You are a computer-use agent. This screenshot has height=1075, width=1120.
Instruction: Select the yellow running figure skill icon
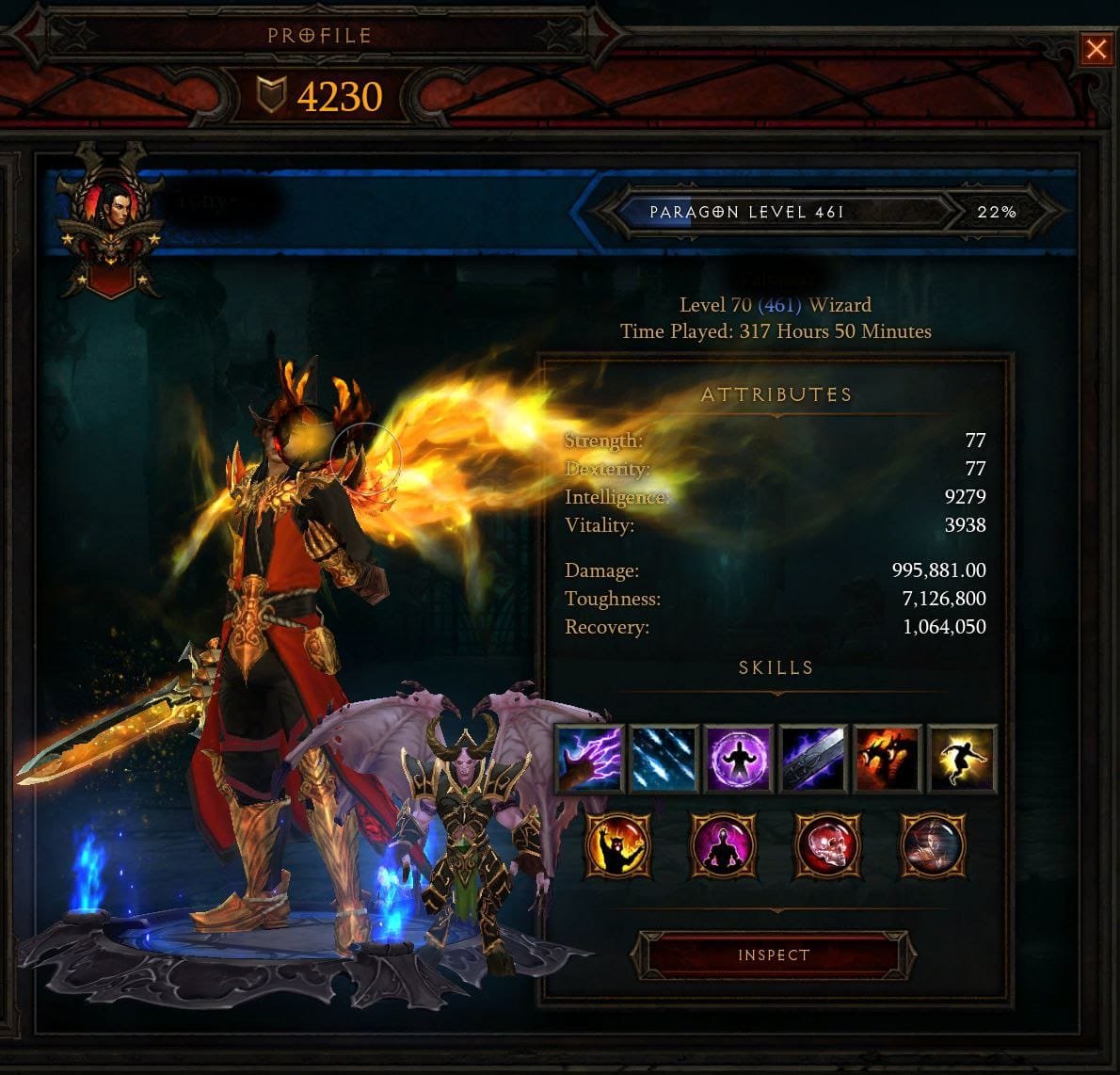click(961, 759)
